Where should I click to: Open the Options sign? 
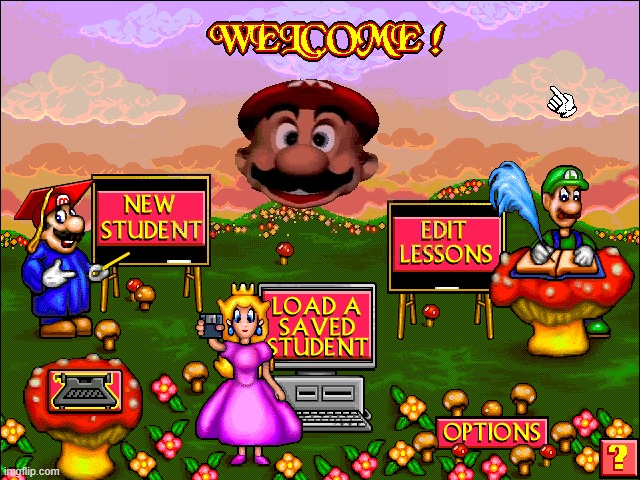pos(491,433)
